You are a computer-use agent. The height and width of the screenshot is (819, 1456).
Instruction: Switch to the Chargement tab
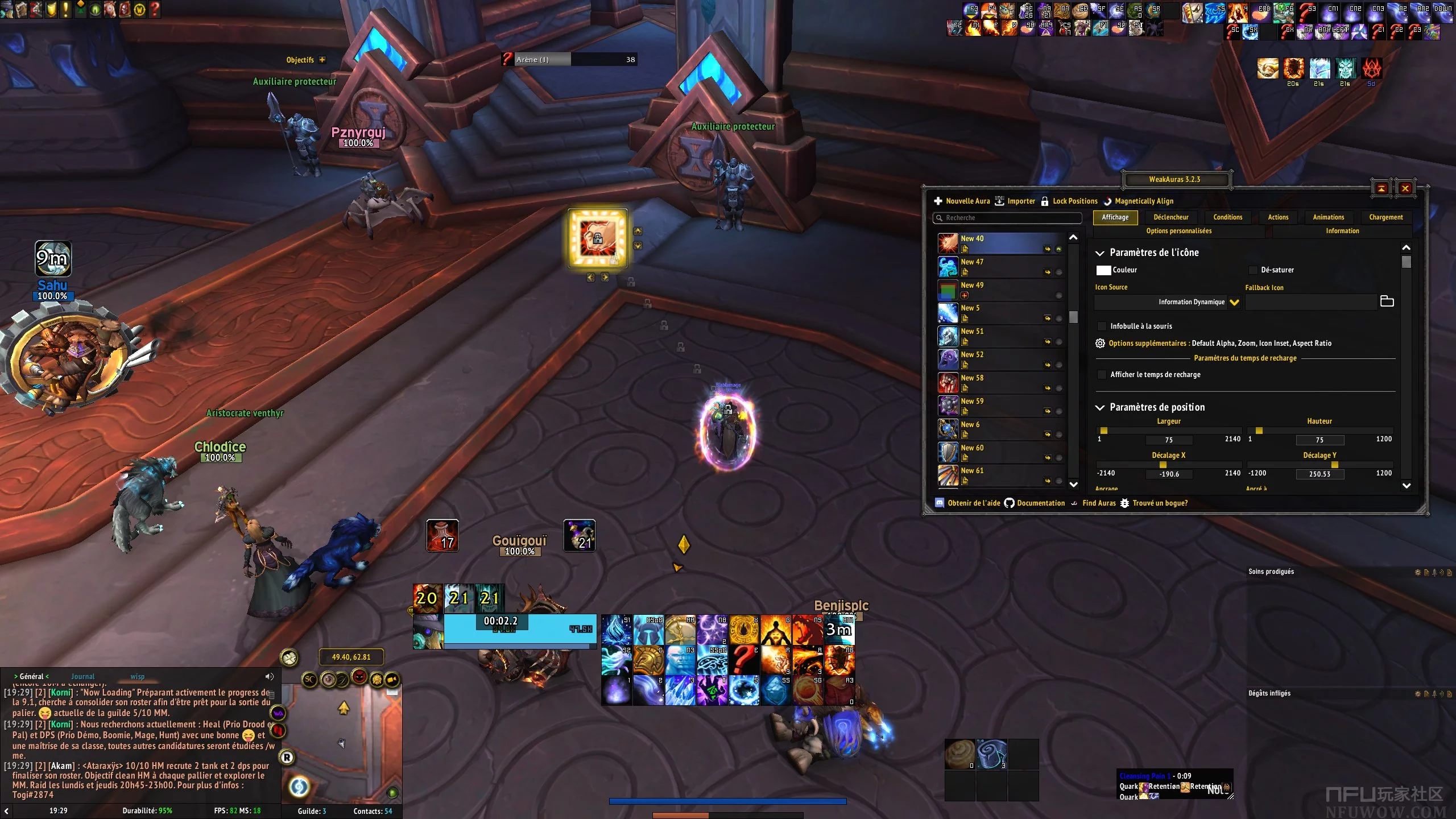pos(1385,217)
